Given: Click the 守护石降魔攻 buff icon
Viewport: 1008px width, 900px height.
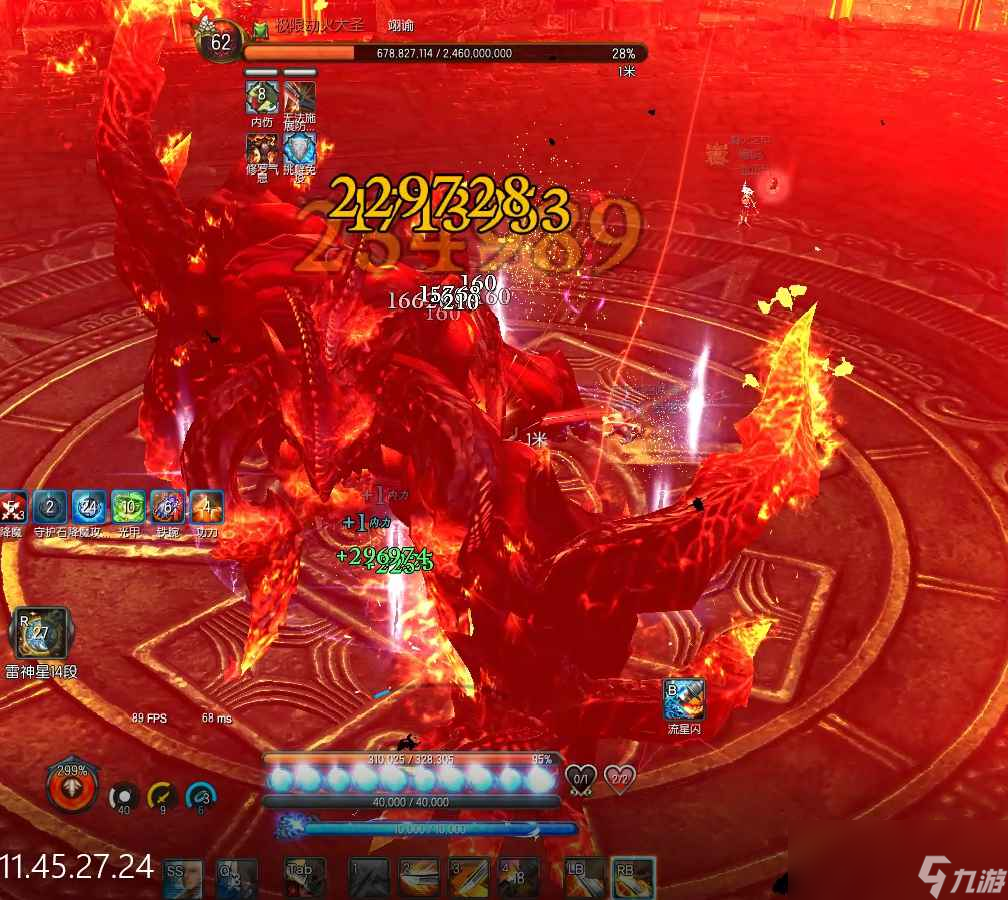Looking at the screenshot, I should pos(49,508).
